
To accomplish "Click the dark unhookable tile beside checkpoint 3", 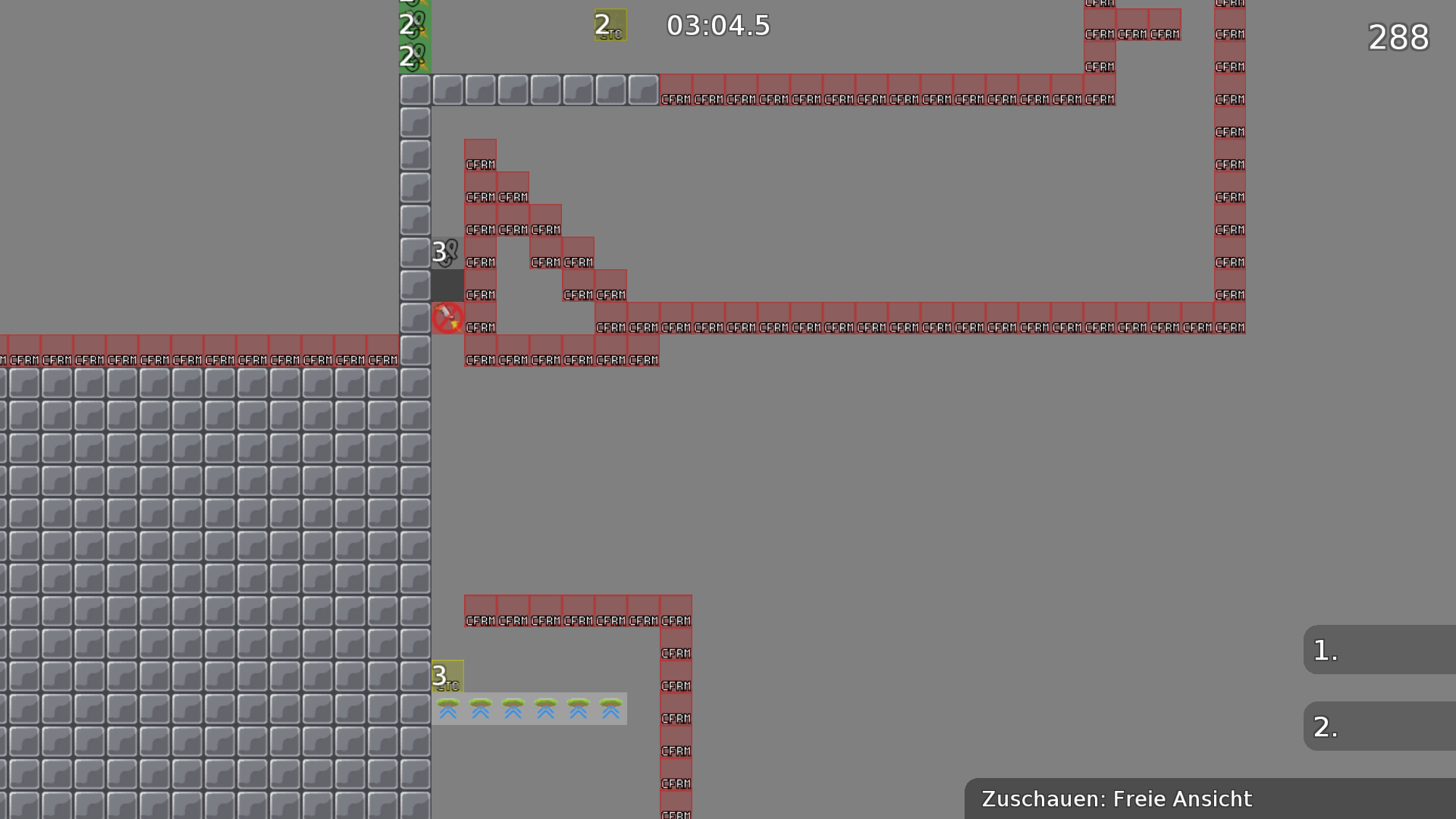I will (x=447, y=285).
